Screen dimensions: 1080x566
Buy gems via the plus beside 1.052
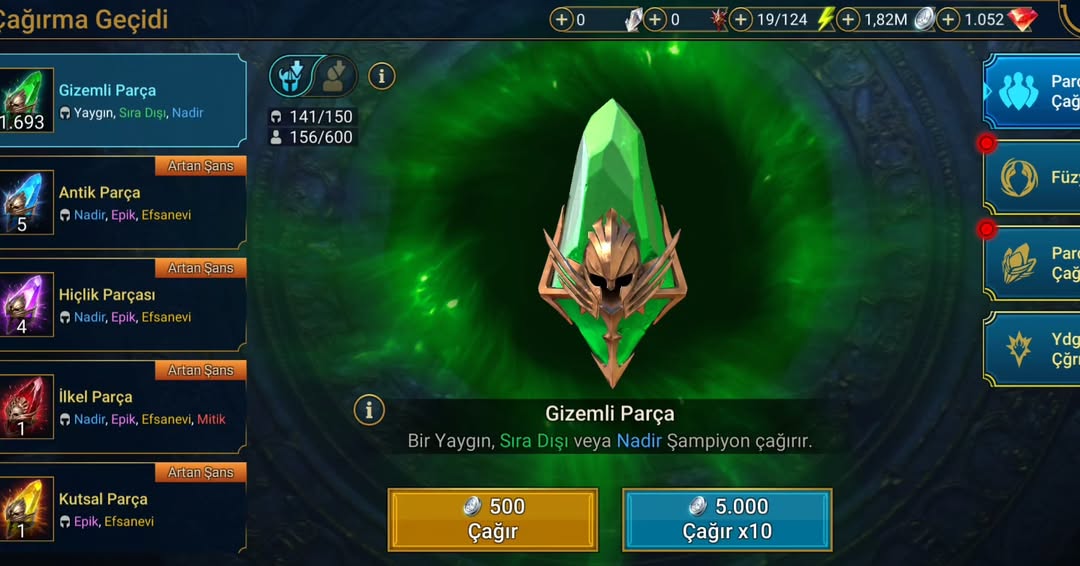948,19
